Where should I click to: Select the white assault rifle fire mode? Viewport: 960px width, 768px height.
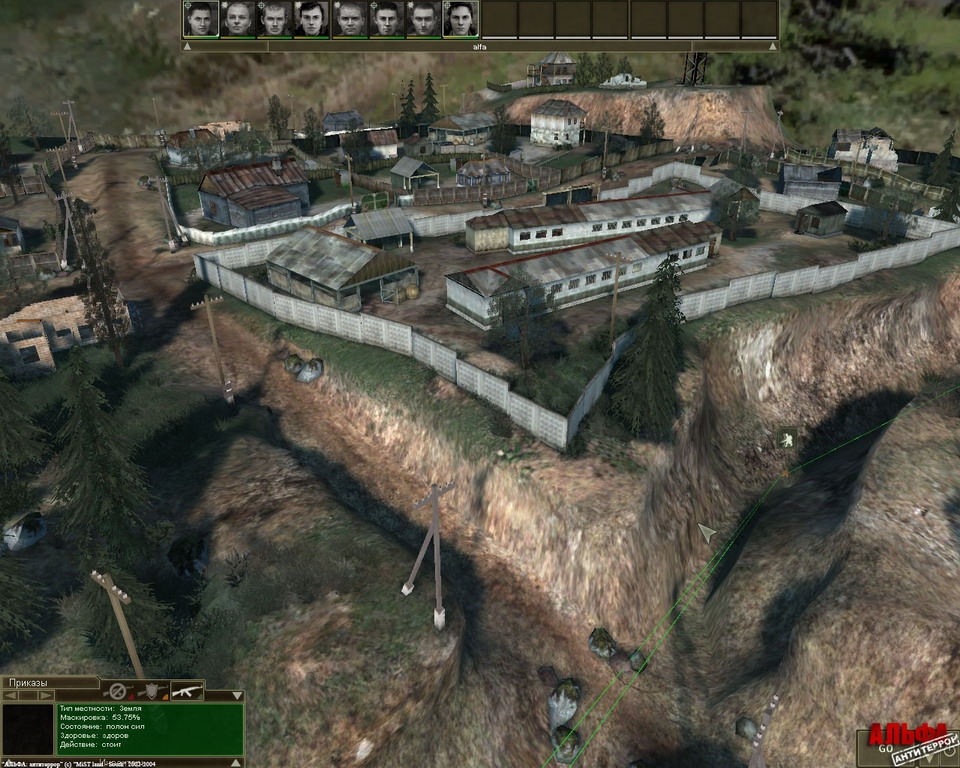click(187, 691)
